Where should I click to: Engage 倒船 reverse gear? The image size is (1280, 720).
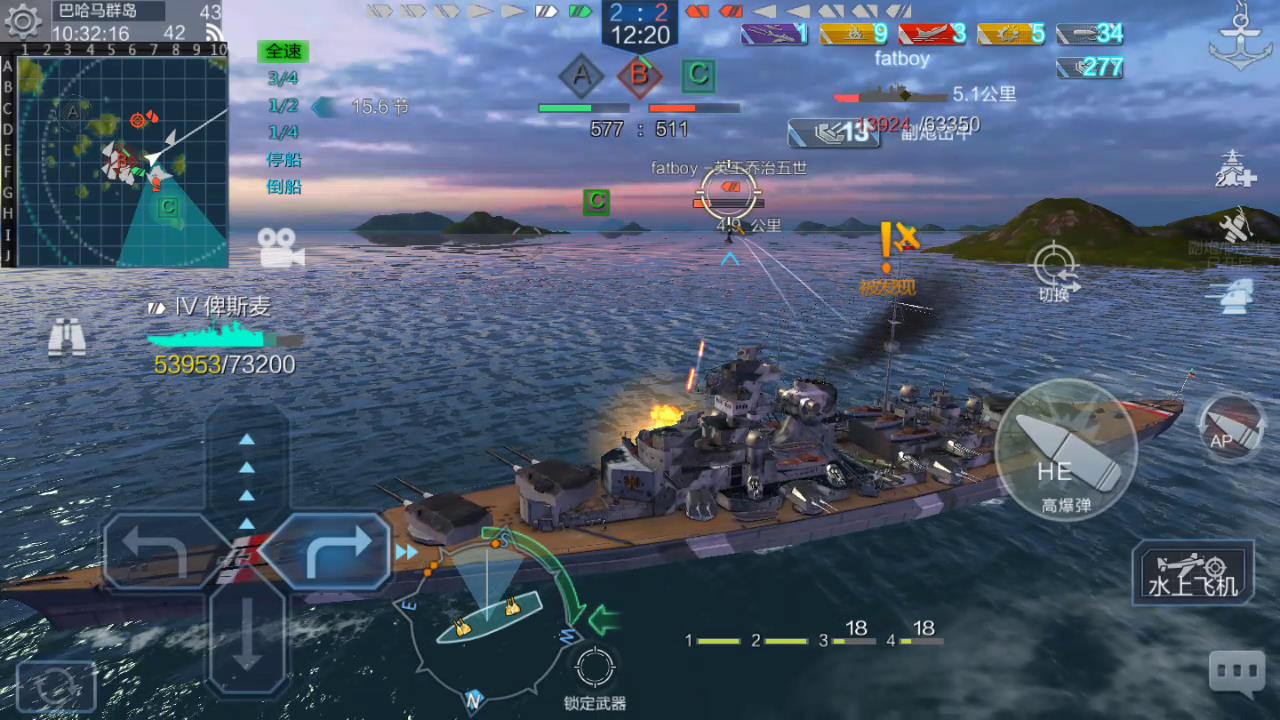click(x=283, y=187)
